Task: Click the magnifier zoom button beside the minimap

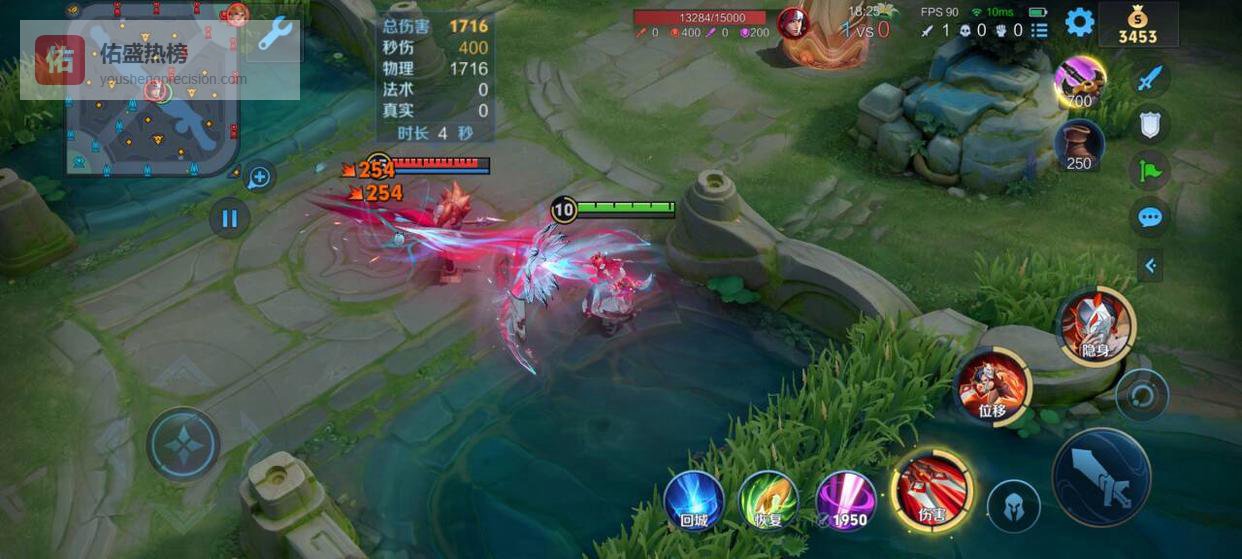Action: point(259,178)
